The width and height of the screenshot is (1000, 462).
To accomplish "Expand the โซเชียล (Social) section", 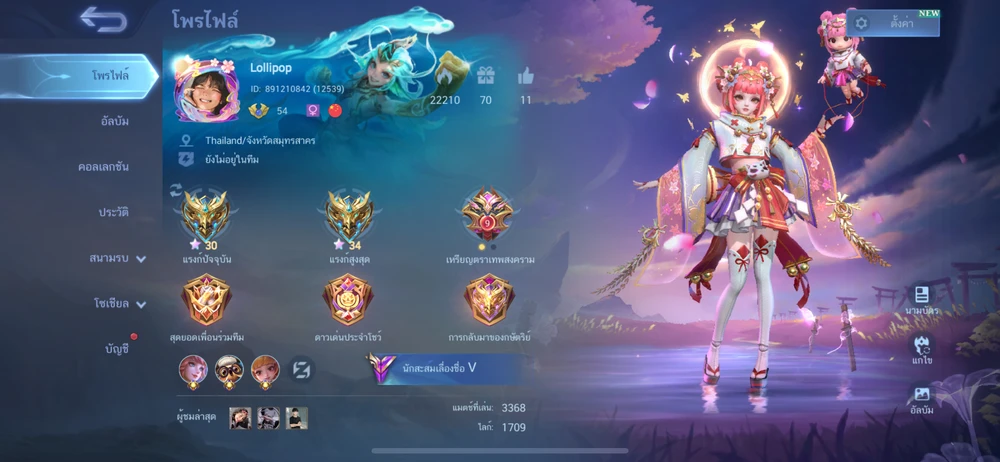I will click(x=119, y=303).
